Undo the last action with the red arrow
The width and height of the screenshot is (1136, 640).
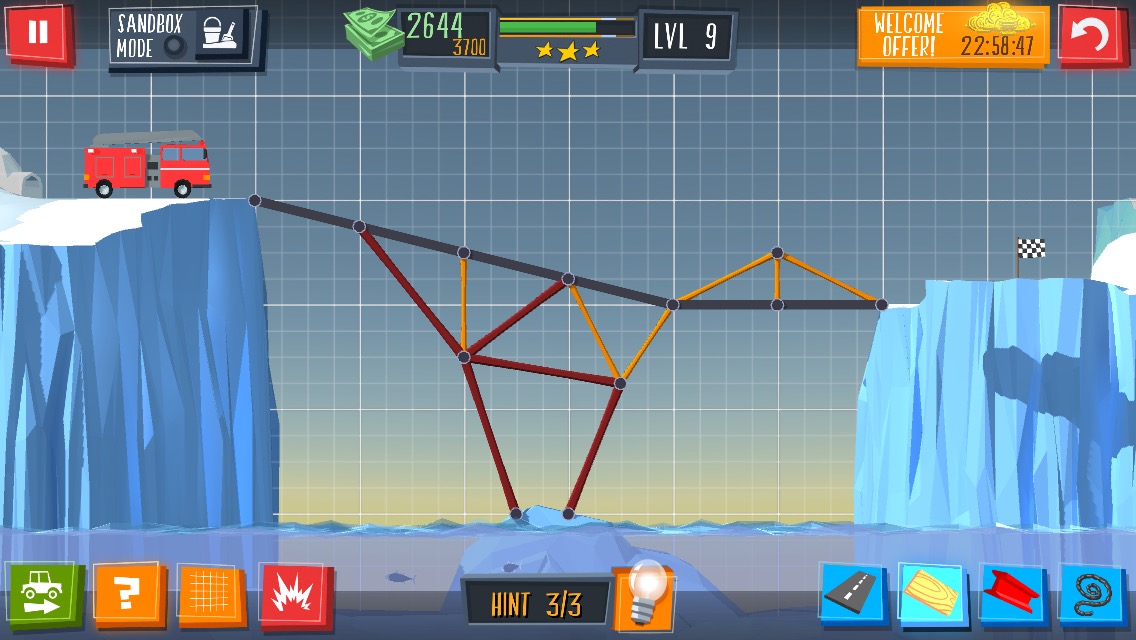1092,36
